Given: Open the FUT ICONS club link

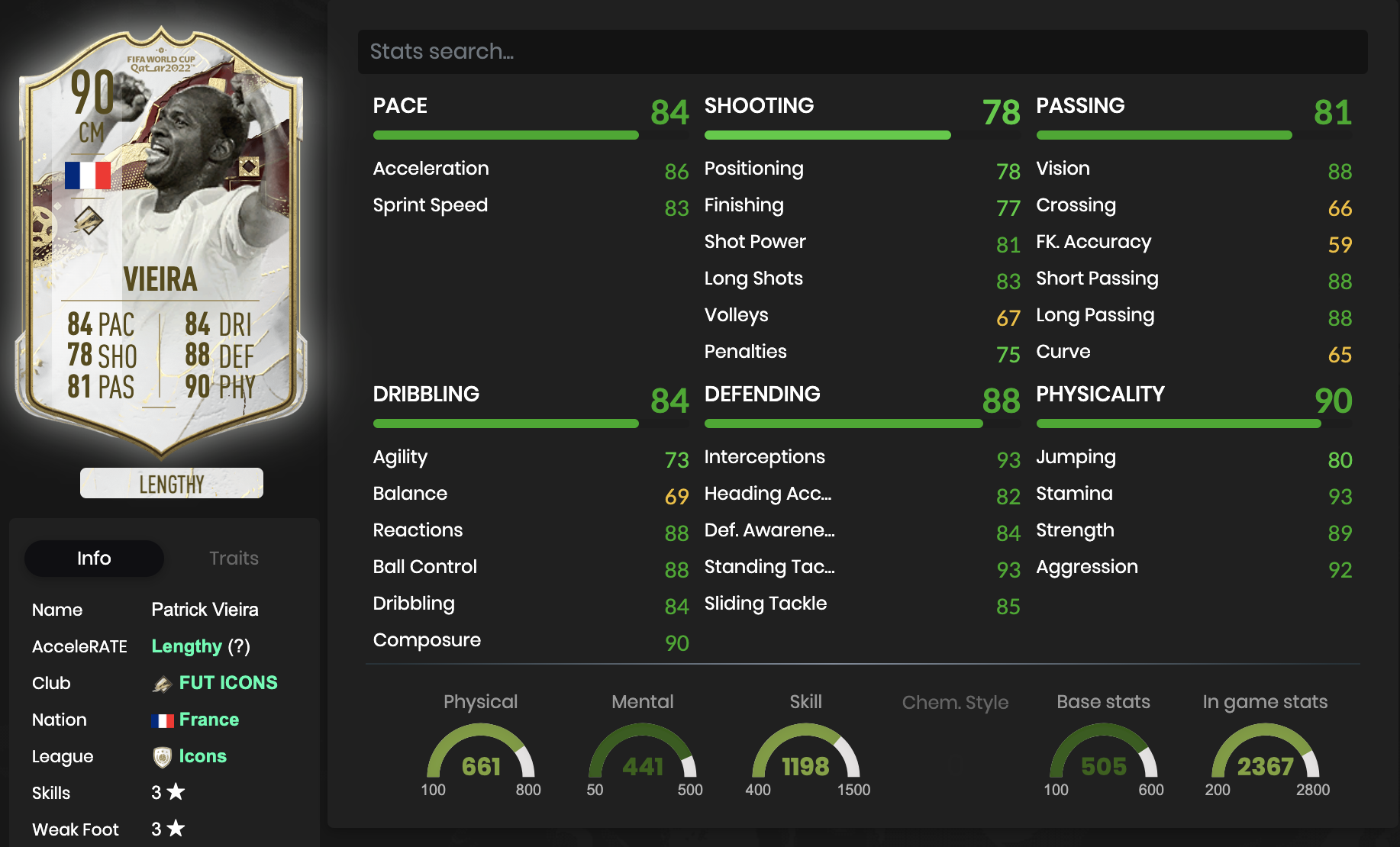Looking at the screenshot, I should click(227, 683).
